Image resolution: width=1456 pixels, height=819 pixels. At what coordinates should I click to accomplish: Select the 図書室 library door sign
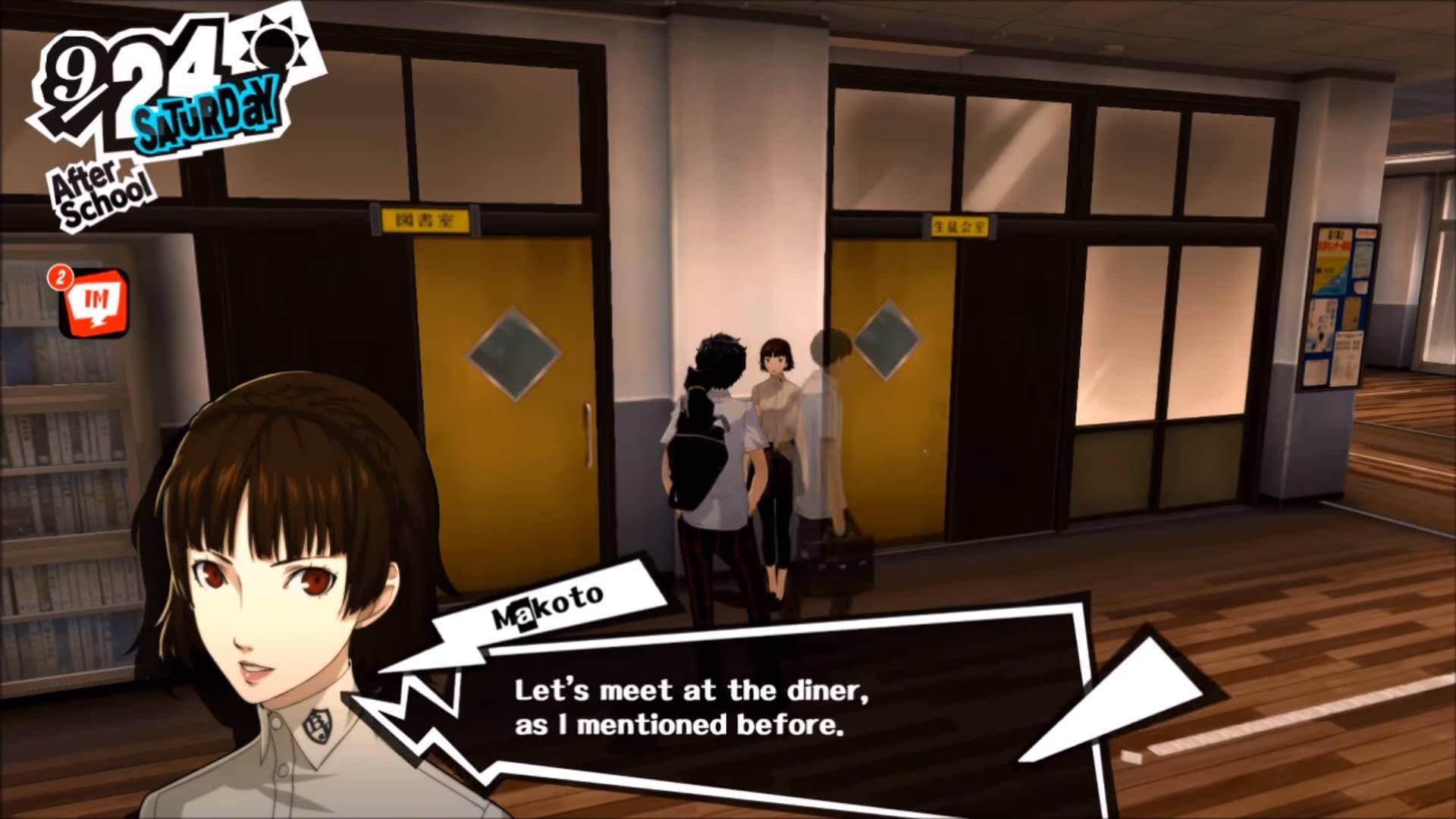click(425, 218)
